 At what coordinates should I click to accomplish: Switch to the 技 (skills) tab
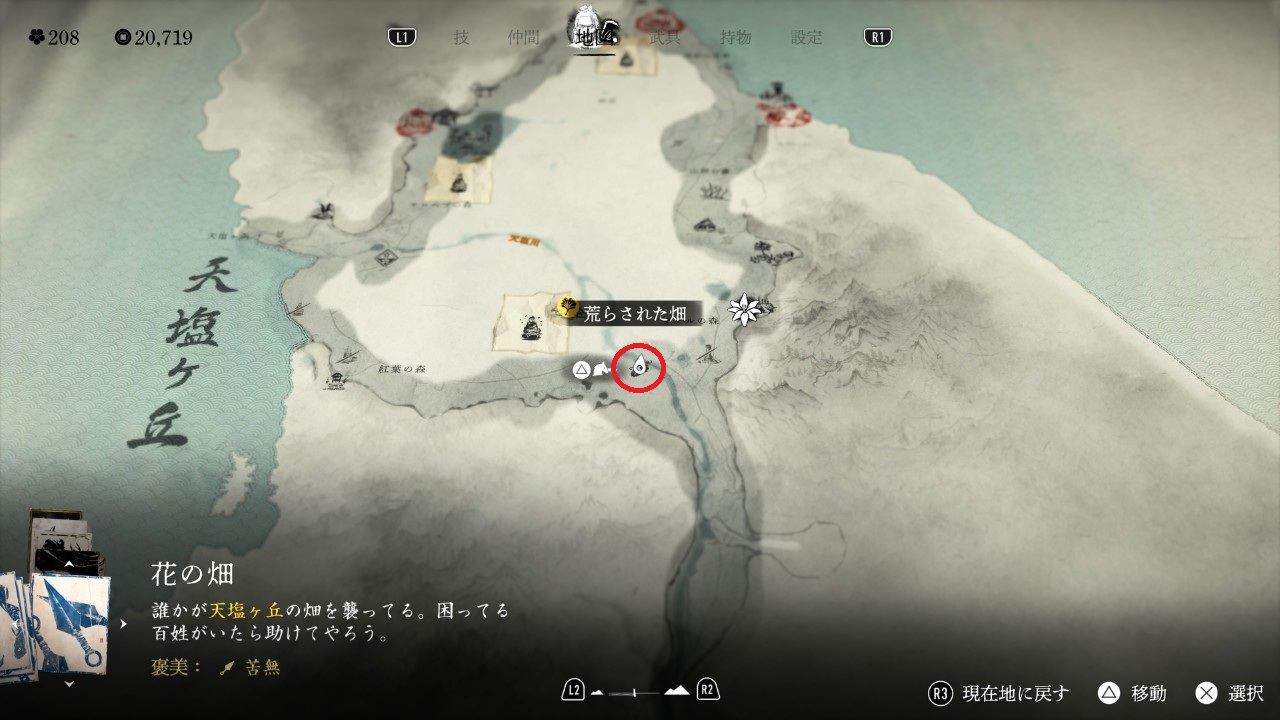click(x=461, y=38)
